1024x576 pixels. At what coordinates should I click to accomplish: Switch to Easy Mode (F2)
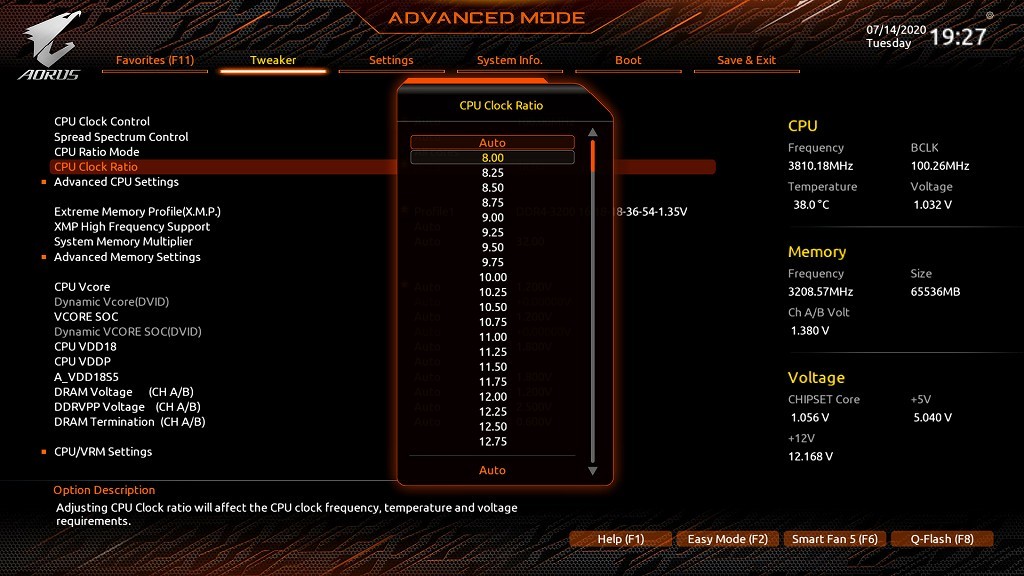point(727,539)
